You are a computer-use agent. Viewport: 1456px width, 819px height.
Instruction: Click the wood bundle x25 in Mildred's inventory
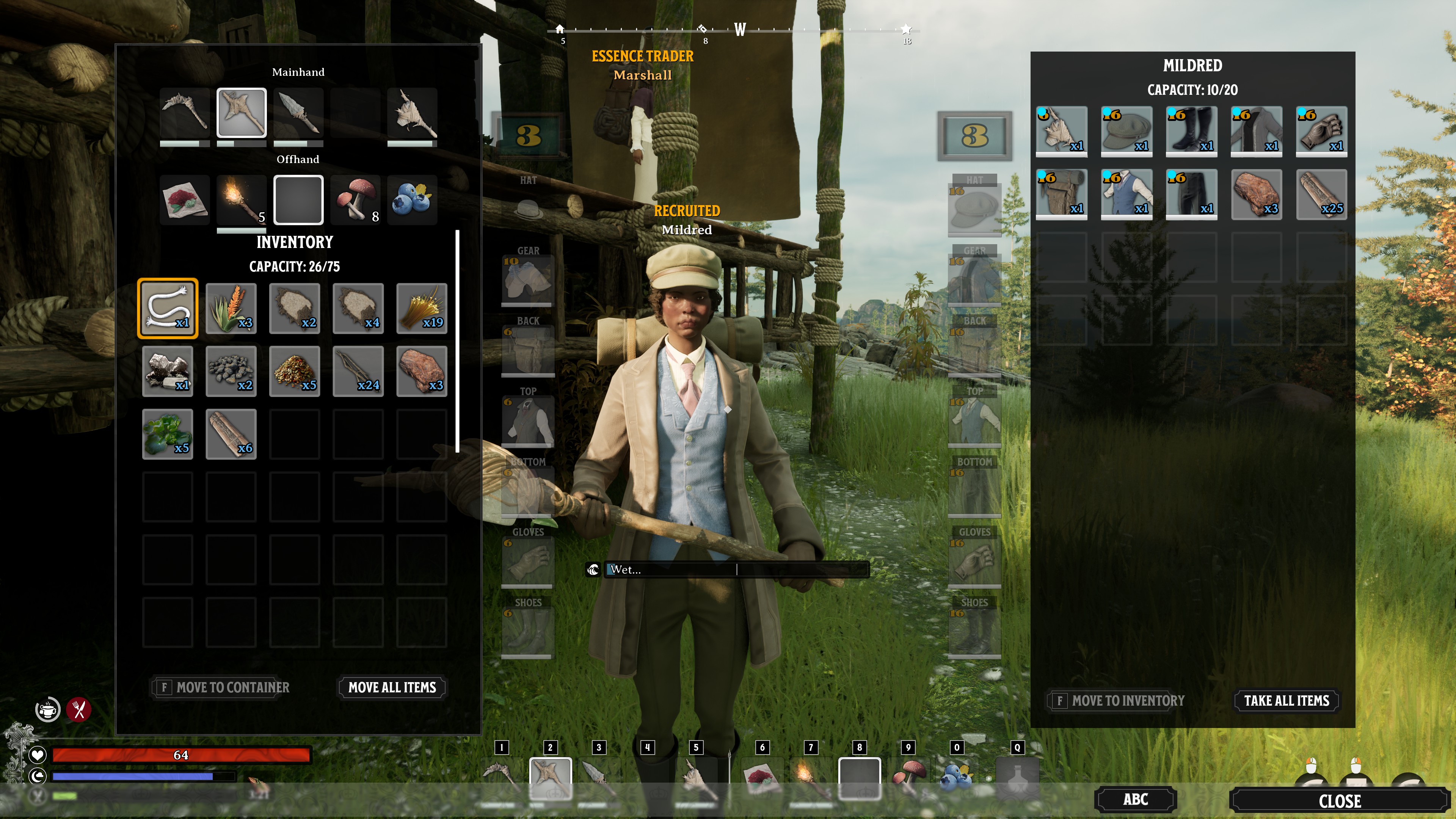click(1321, 195)
